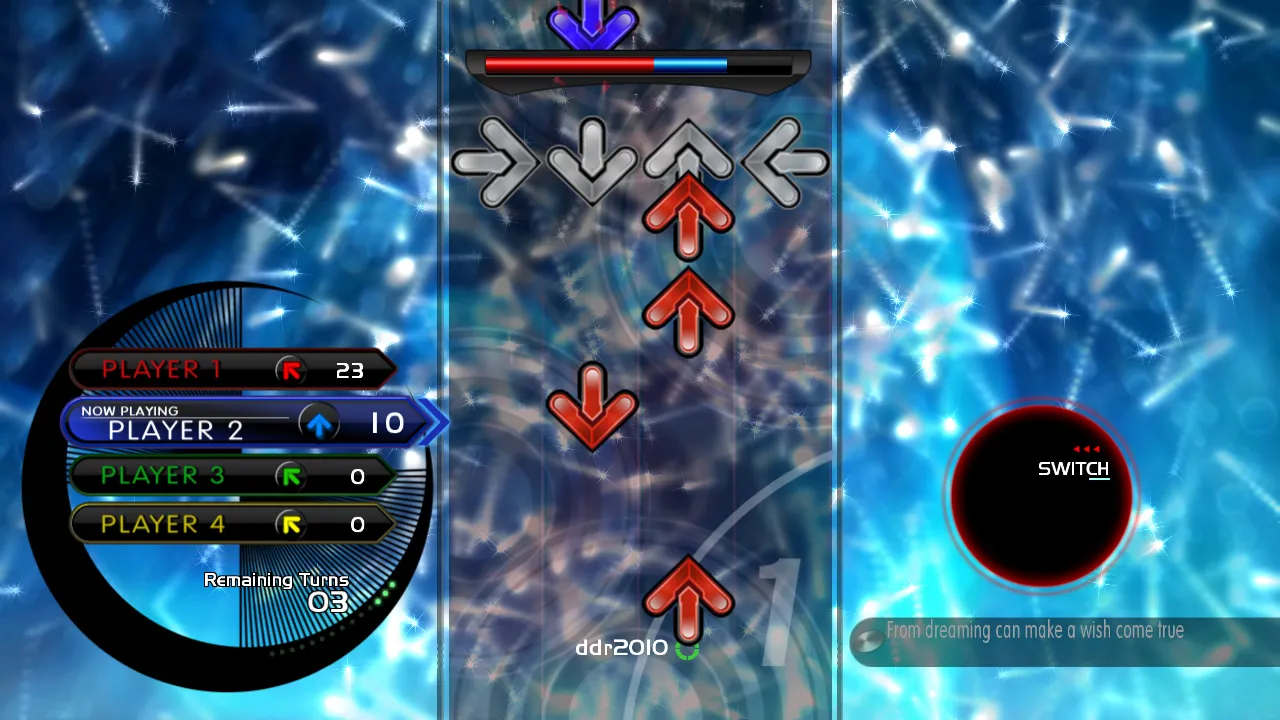Click the lyrics banner reading a wish come true
Image resolution: width=1280 pixels, height=720 pixels.
tap(1035, 631)
